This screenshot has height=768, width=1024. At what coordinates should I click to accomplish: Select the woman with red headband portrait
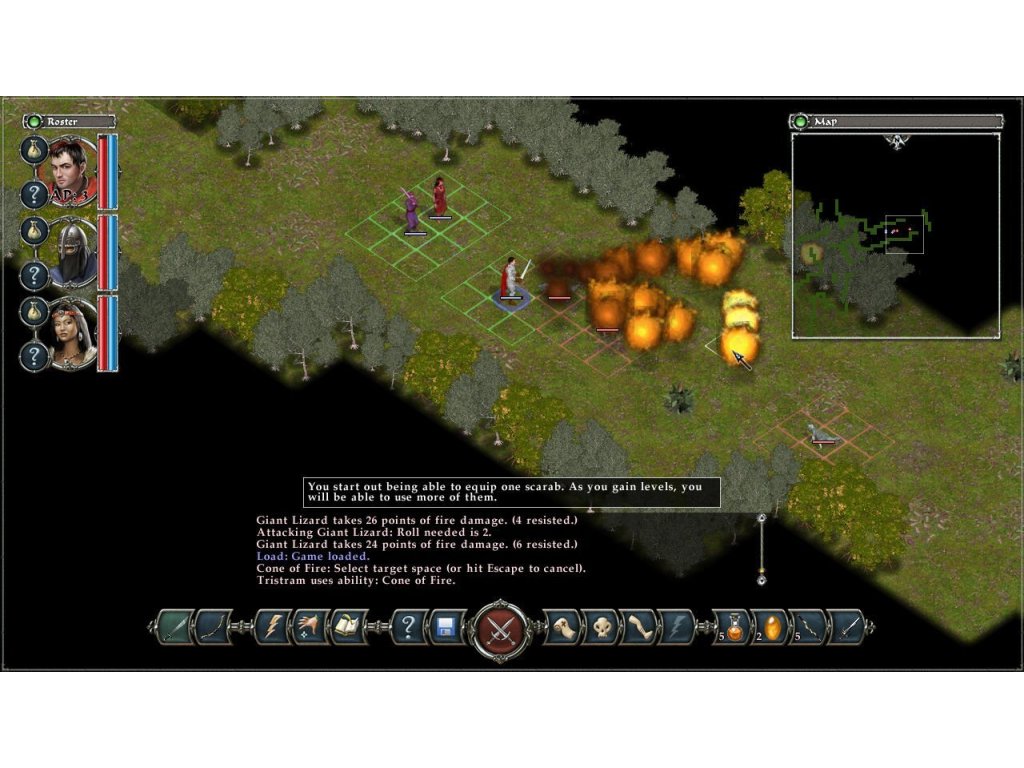(x=73, y=332)
